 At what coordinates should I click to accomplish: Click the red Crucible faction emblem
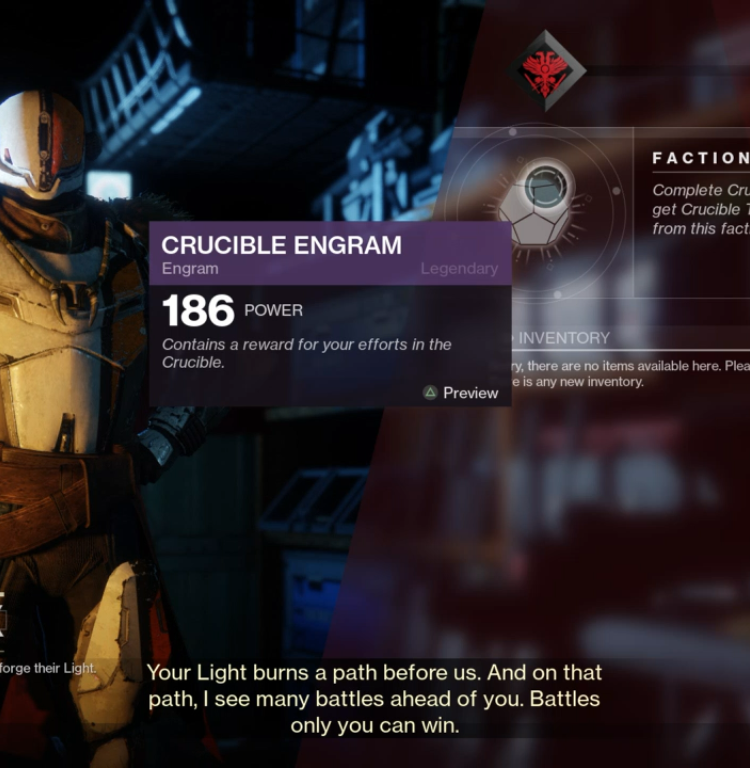(x=545, y=70)
